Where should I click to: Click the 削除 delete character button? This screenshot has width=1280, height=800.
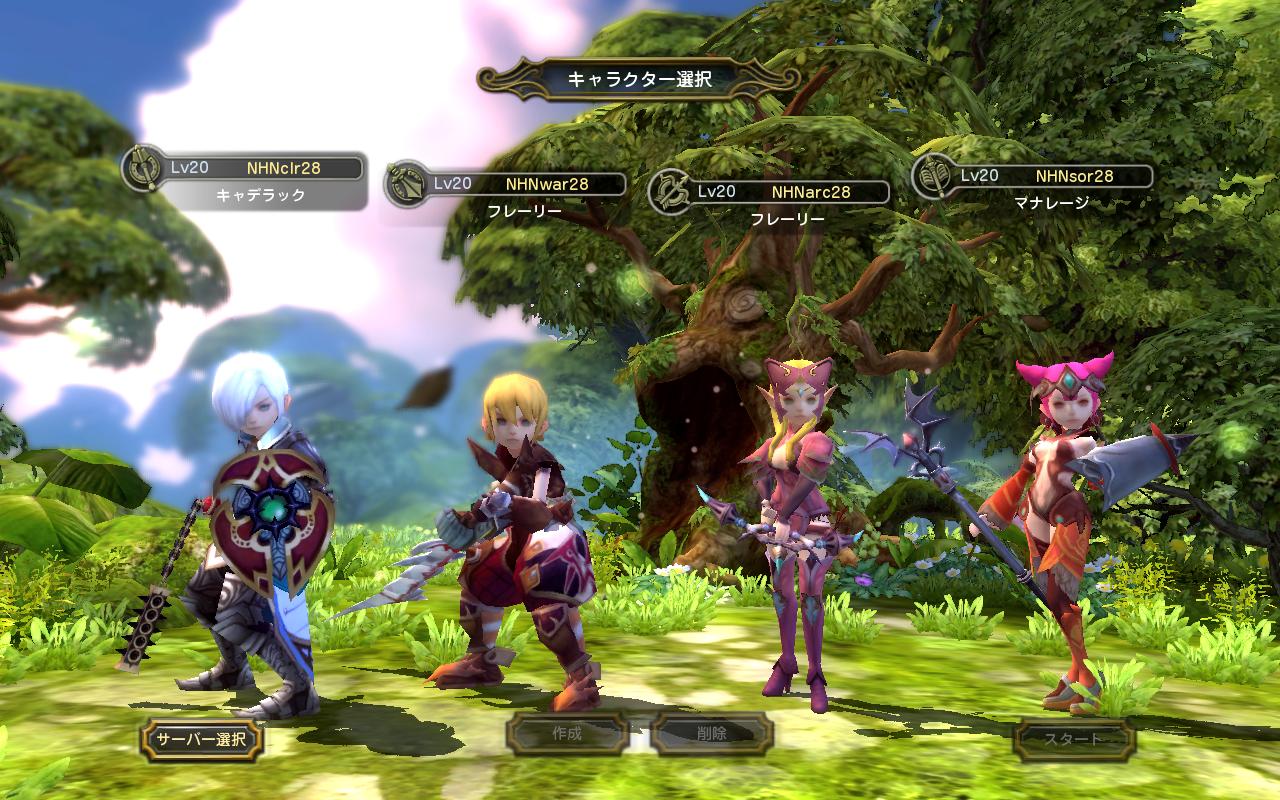[712, 734]
